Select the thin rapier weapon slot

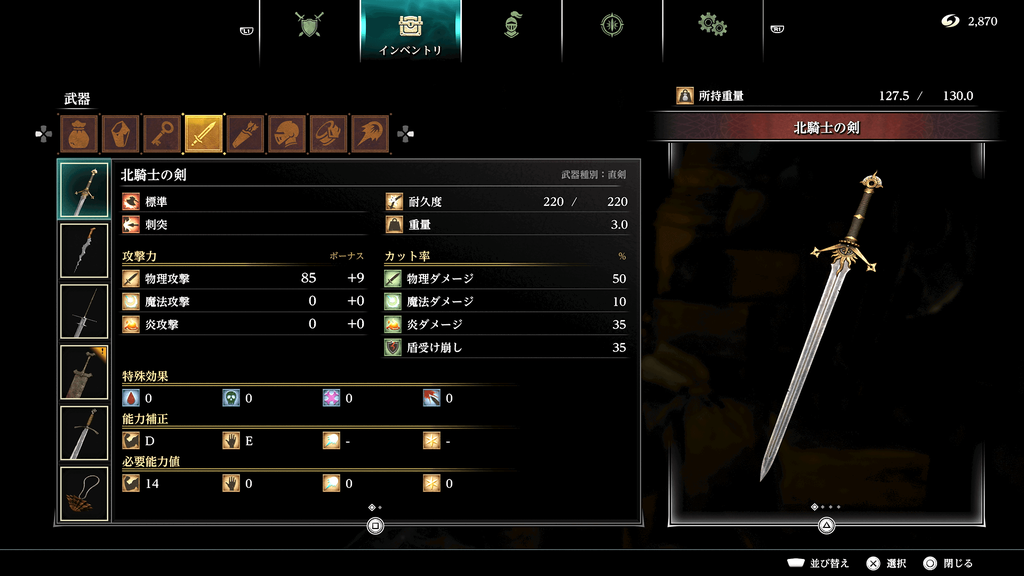pyautogui.click(x=84, y=311)
